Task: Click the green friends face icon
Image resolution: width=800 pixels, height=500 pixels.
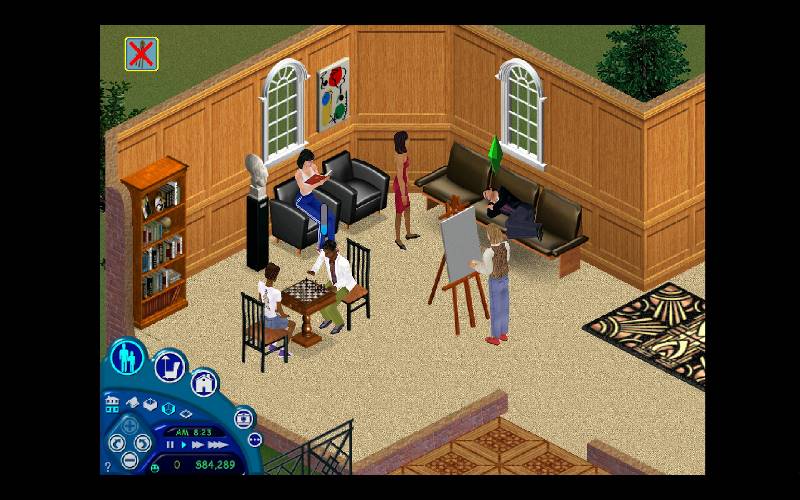Action: click(x=157, y=465)
